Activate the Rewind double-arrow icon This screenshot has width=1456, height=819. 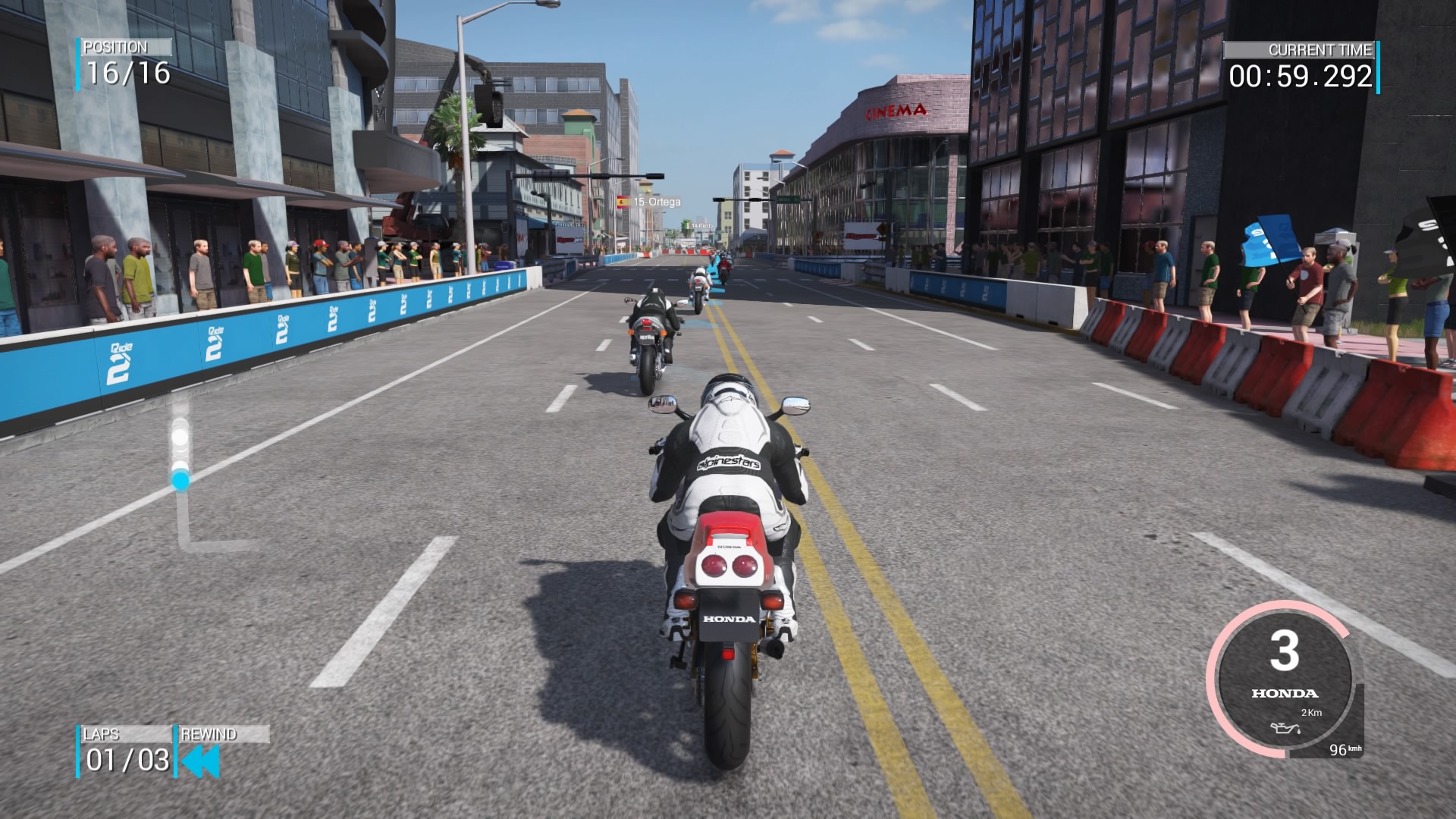click(202, 761)
